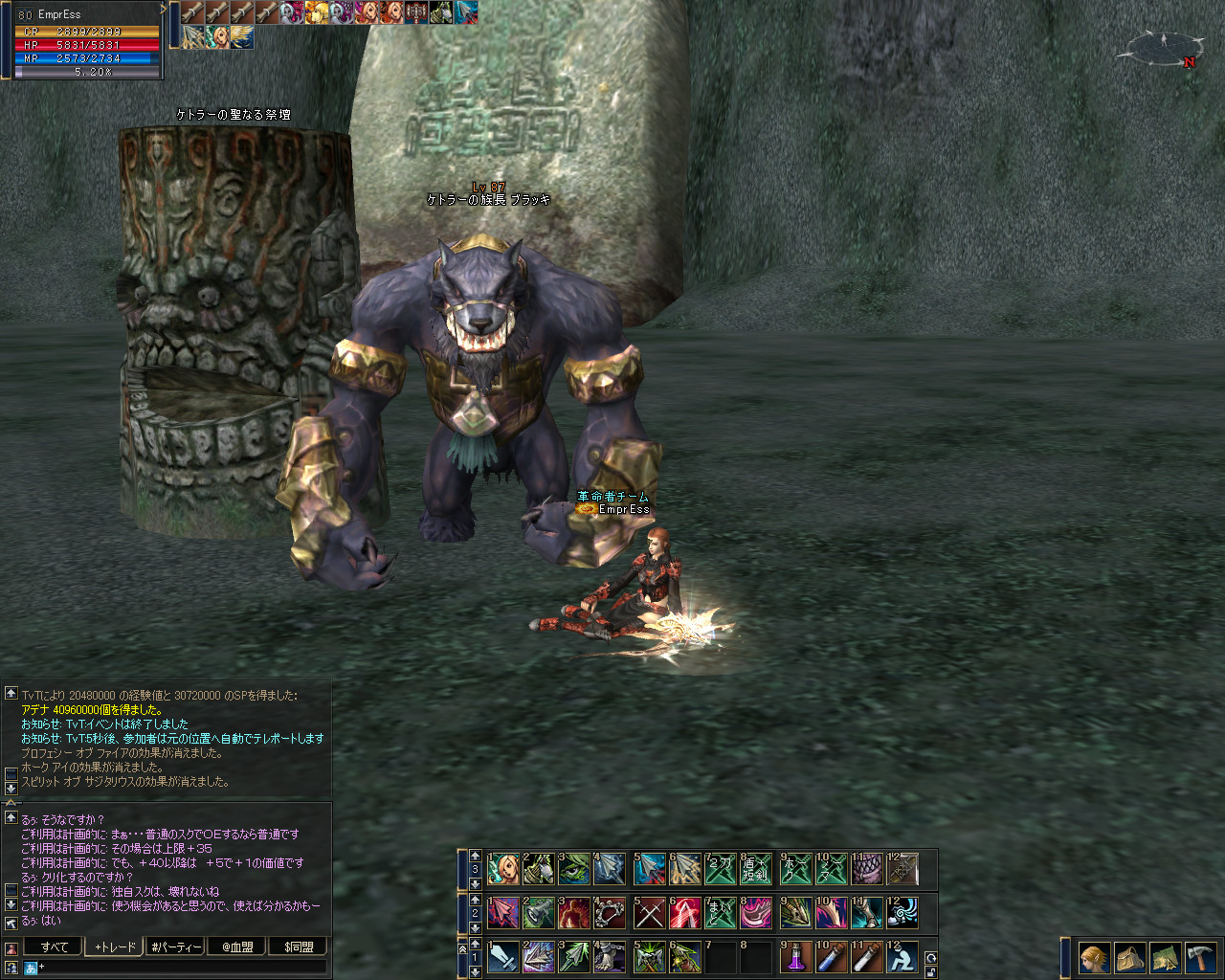Activate the blue tornado whirlwind skill
Viewport: 1225px width, 980px height.
902,913
